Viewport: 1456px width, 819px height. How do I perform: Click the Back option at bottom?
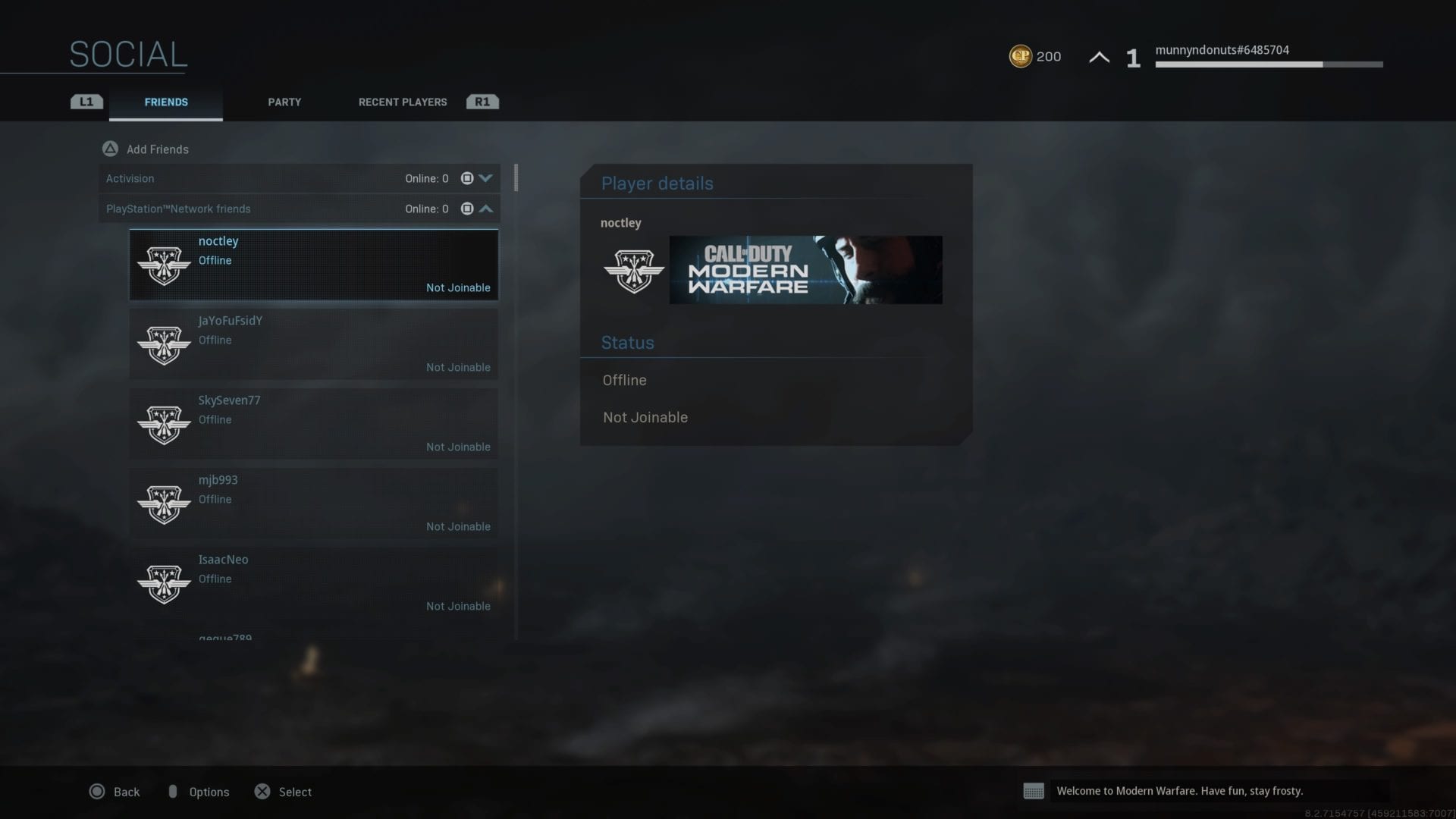[x=115, y=792]
